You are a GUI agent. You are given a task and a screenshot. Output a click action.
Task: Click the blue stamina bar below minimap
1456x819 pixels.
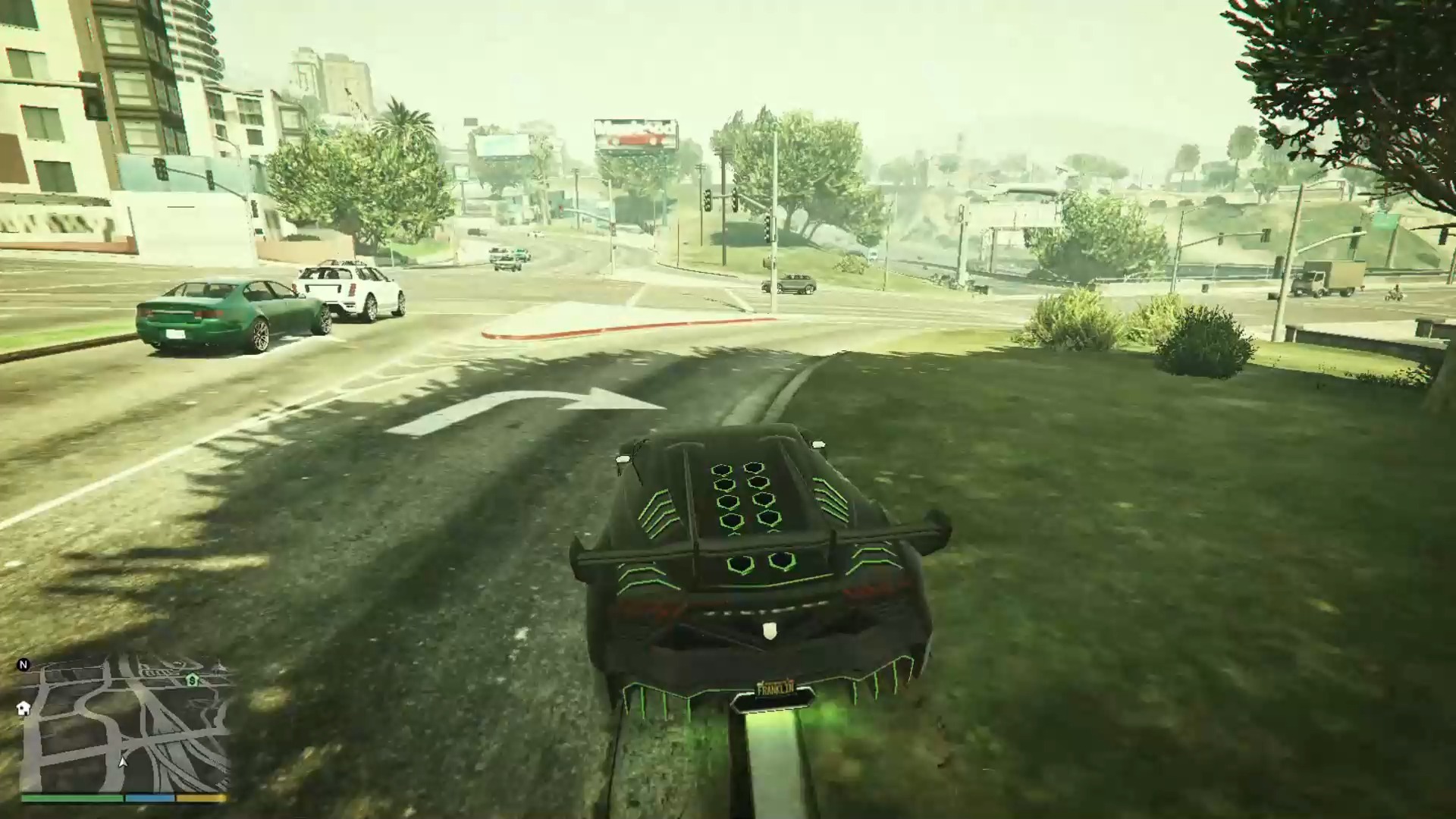[x=149, y=798]
